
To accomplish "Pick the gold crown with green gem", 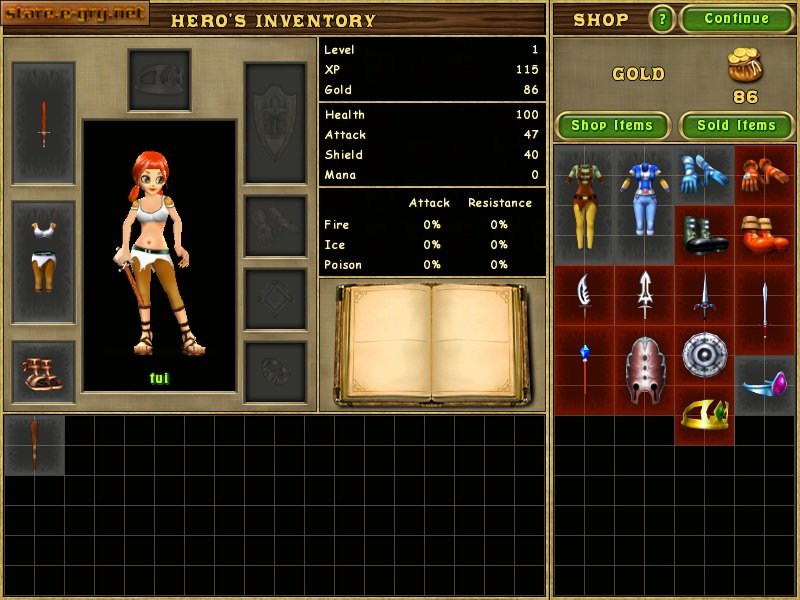I will [x=704, y=414].
